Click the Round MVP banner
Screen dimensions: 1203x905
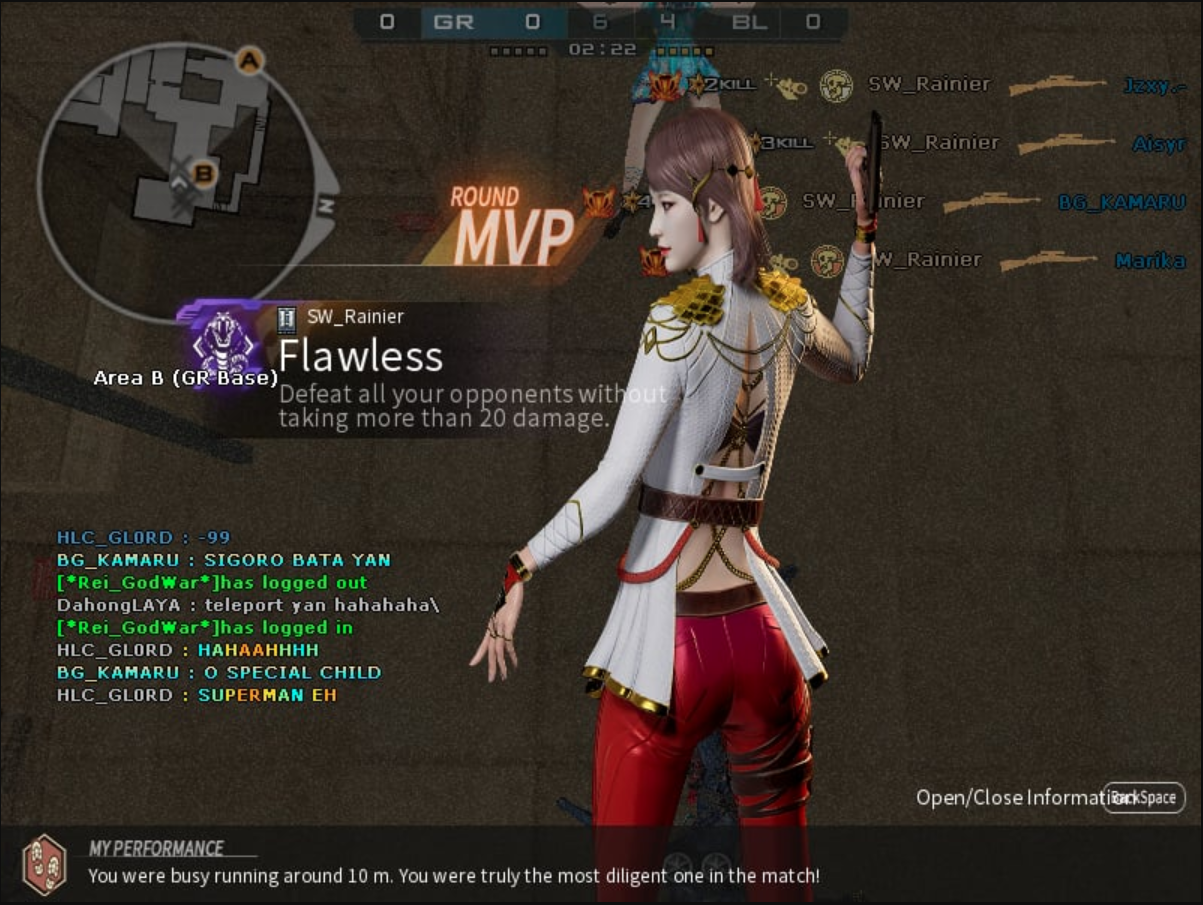[510, 227]
